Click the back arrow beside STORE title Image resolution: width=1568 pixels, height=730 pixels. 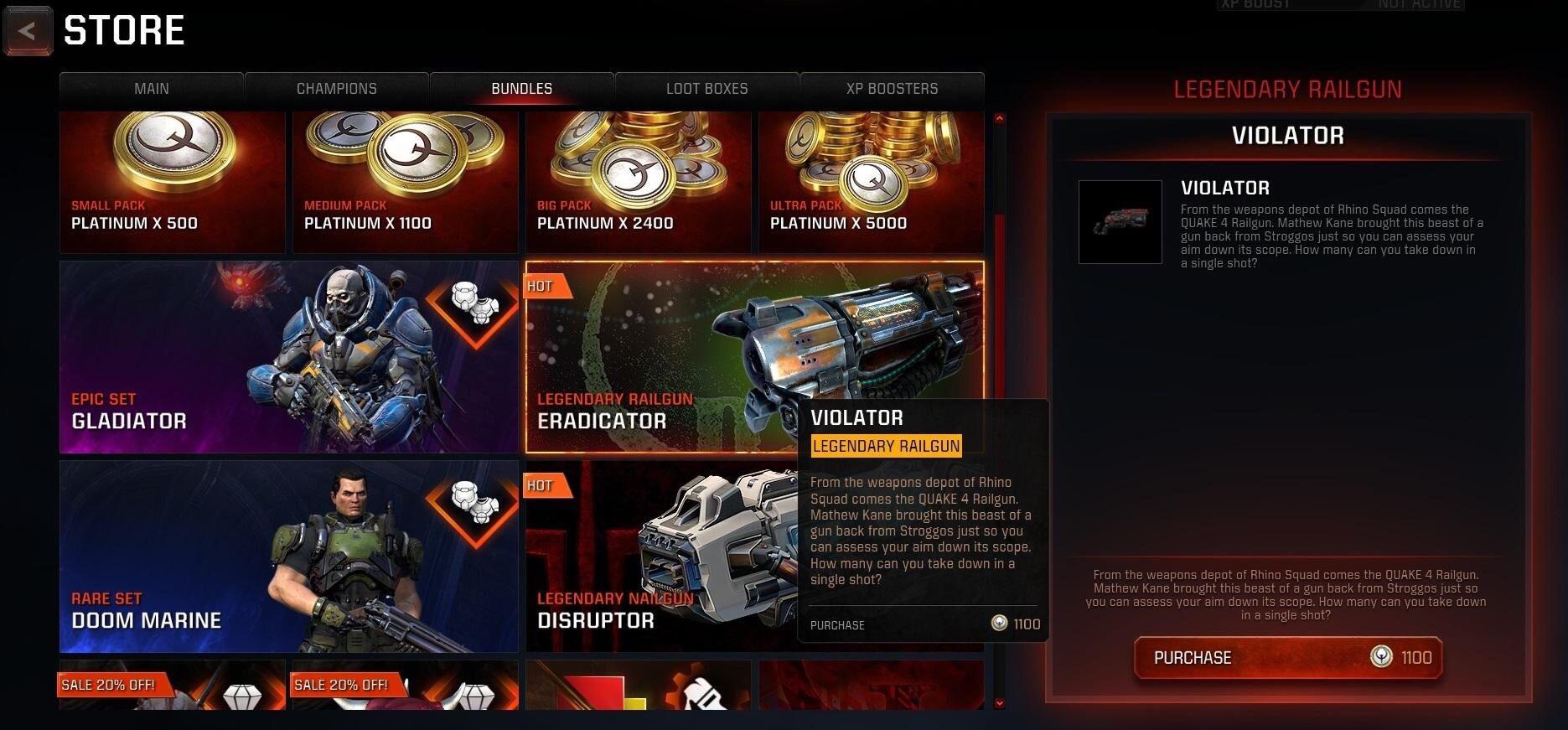[27, 30]
